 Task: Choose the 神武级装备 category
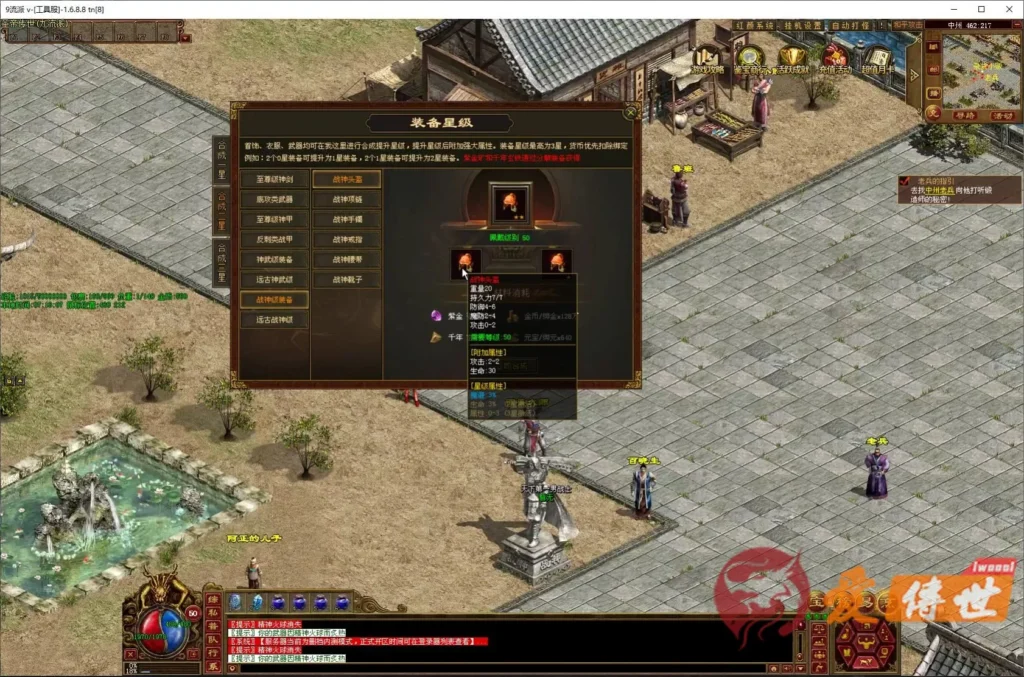pyautogui.click(x=274, y=260)
